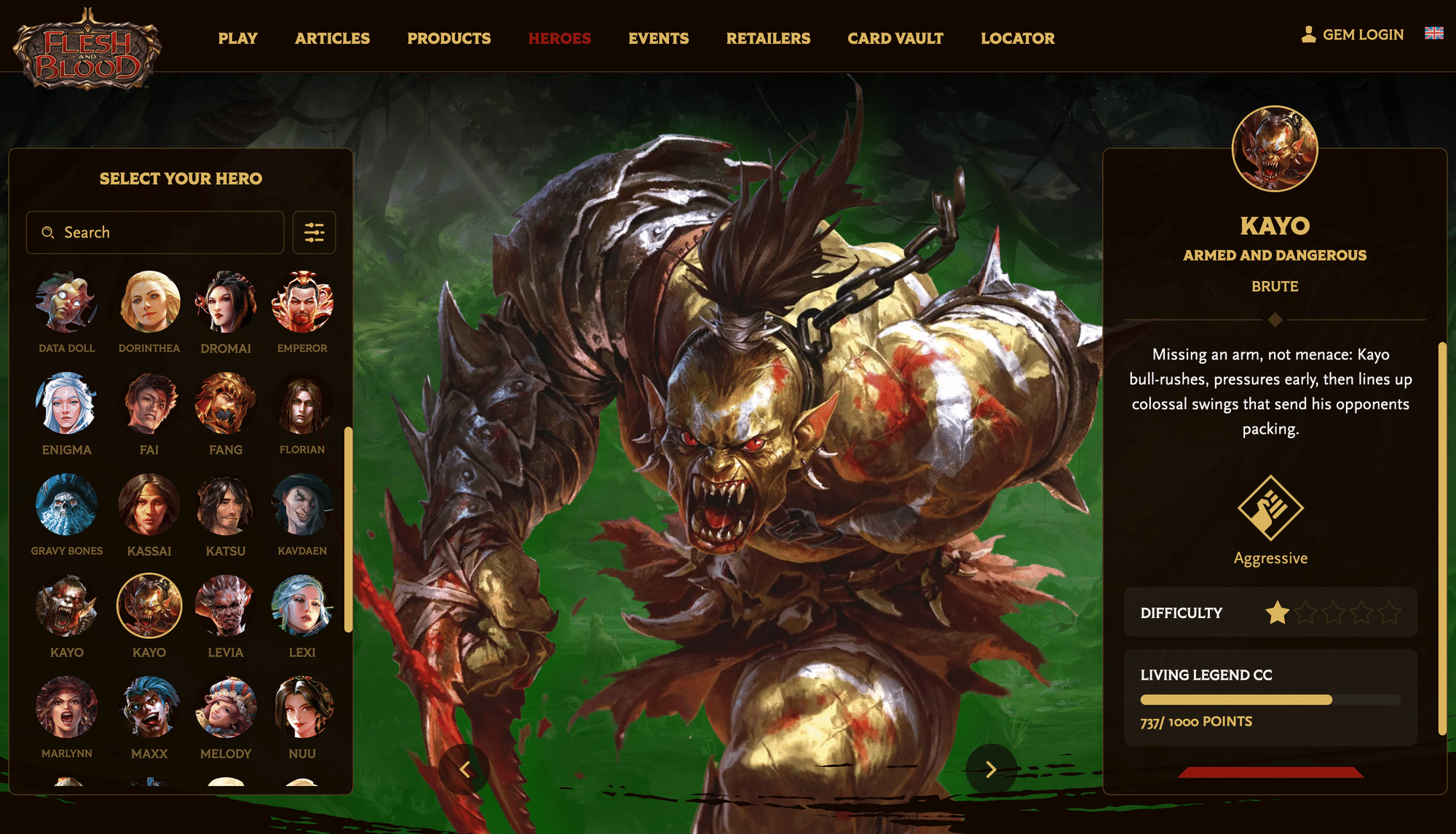The height and width of the screenshot is (834, 1456).
Task: Choose the Maxx hero portrait
Action: coord(149,707)
